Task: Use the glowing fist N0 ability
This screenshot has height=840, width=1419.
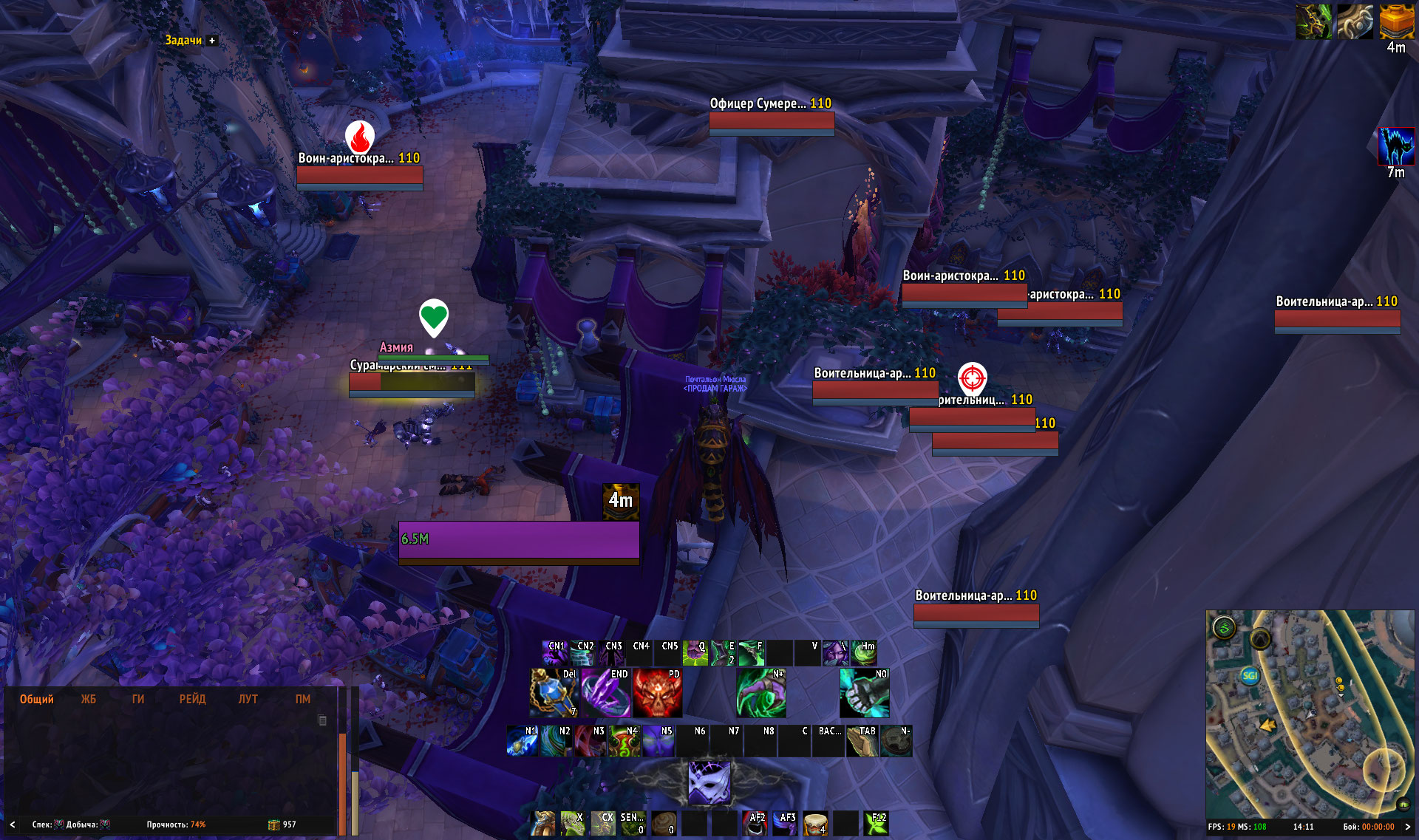Action: coord(864,694)
